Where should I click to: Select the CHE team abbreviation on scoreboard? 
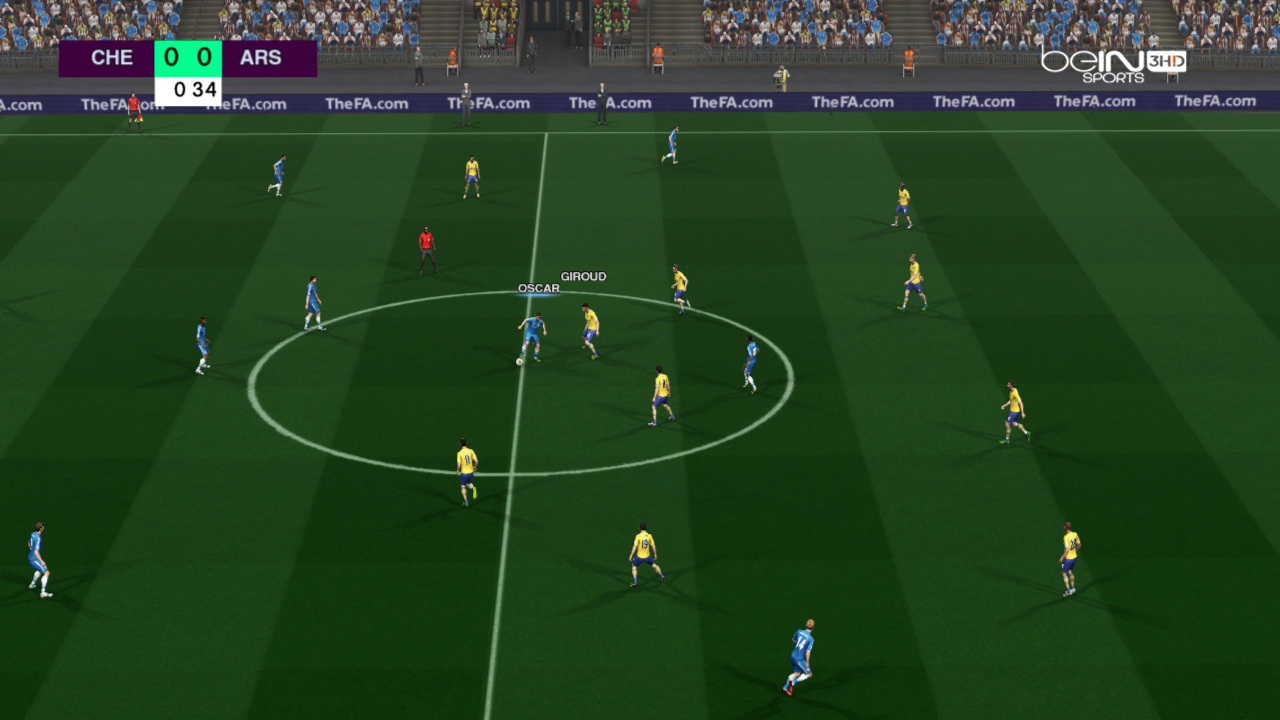[111, 57]
